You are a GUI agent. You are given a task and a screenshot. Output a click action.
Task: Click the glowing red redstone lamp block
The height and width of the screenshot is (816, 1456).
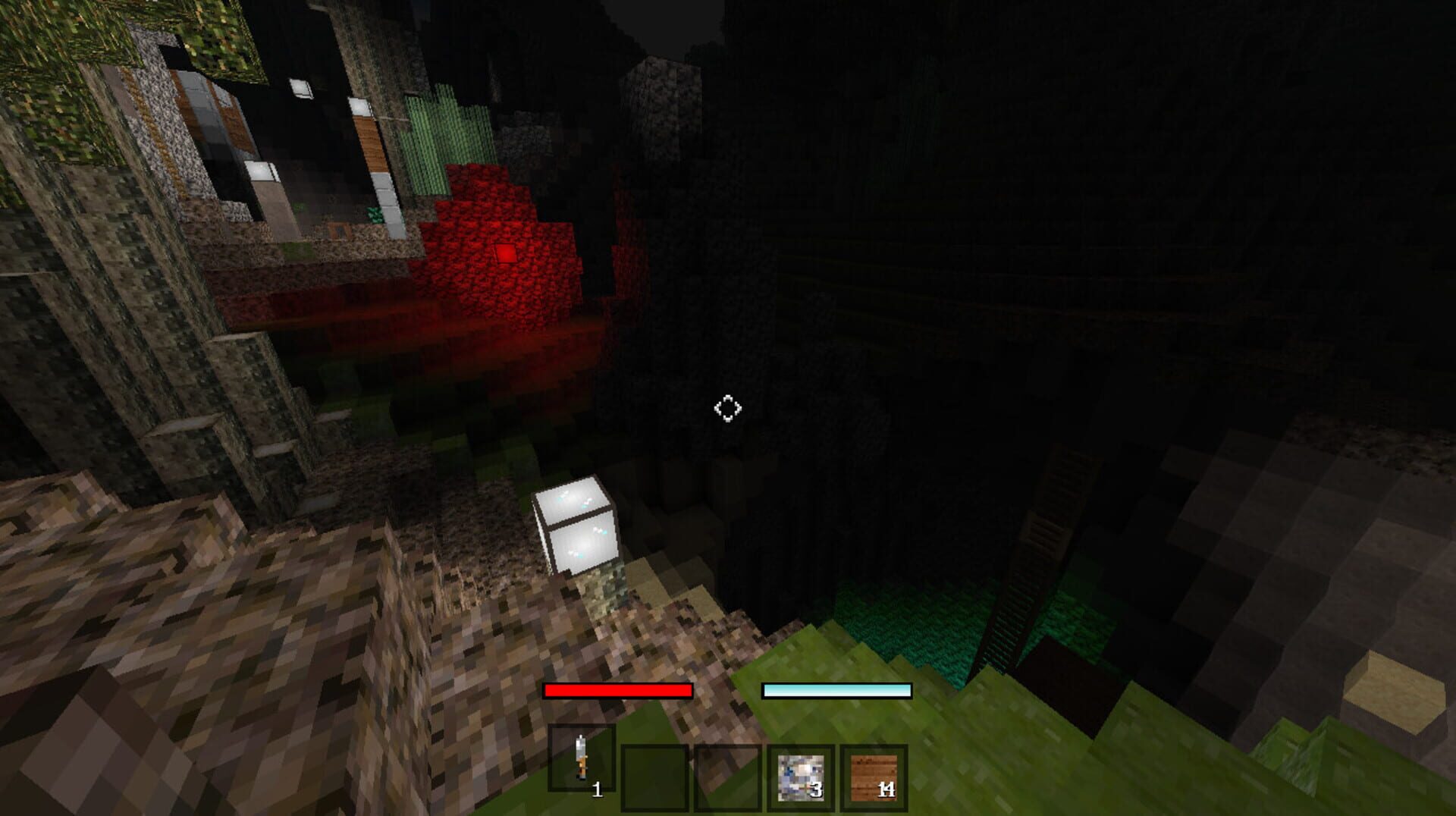tap(505, 254)
